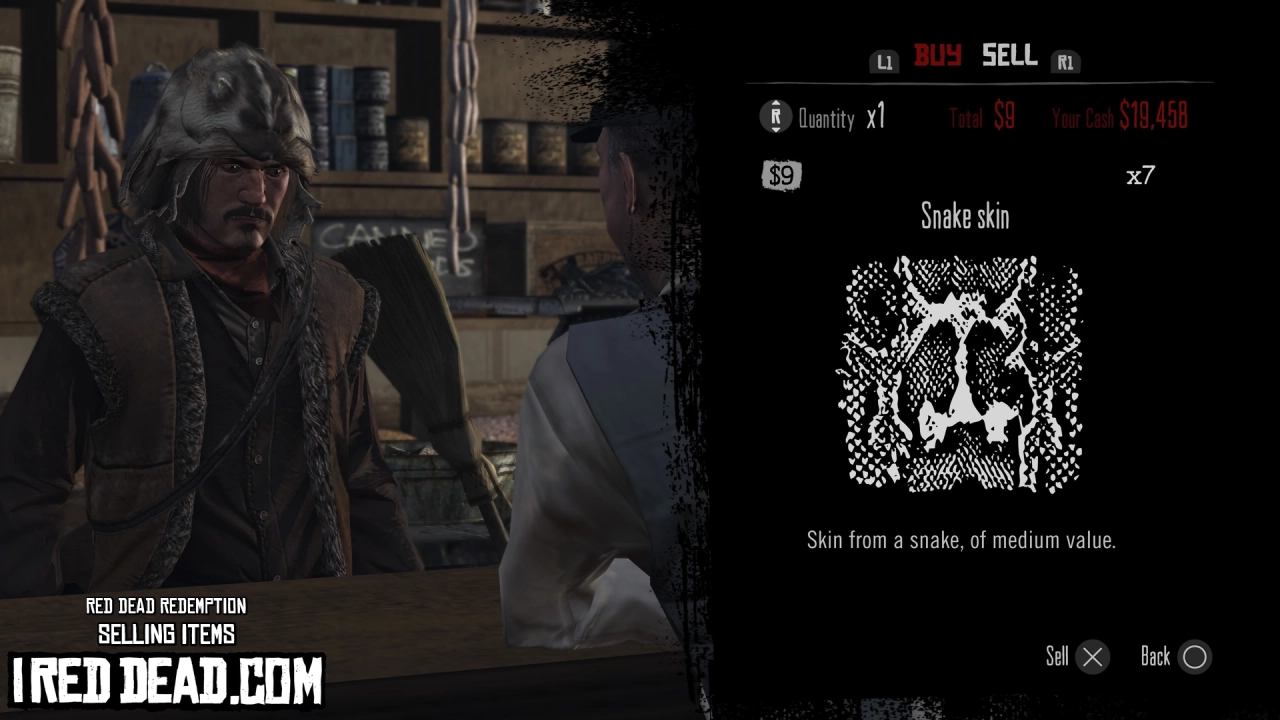Image resolution: width=1280 pixels, height=720 pixels.
Task: Click the SELLING ITEMS caption text
Action: 166,633
